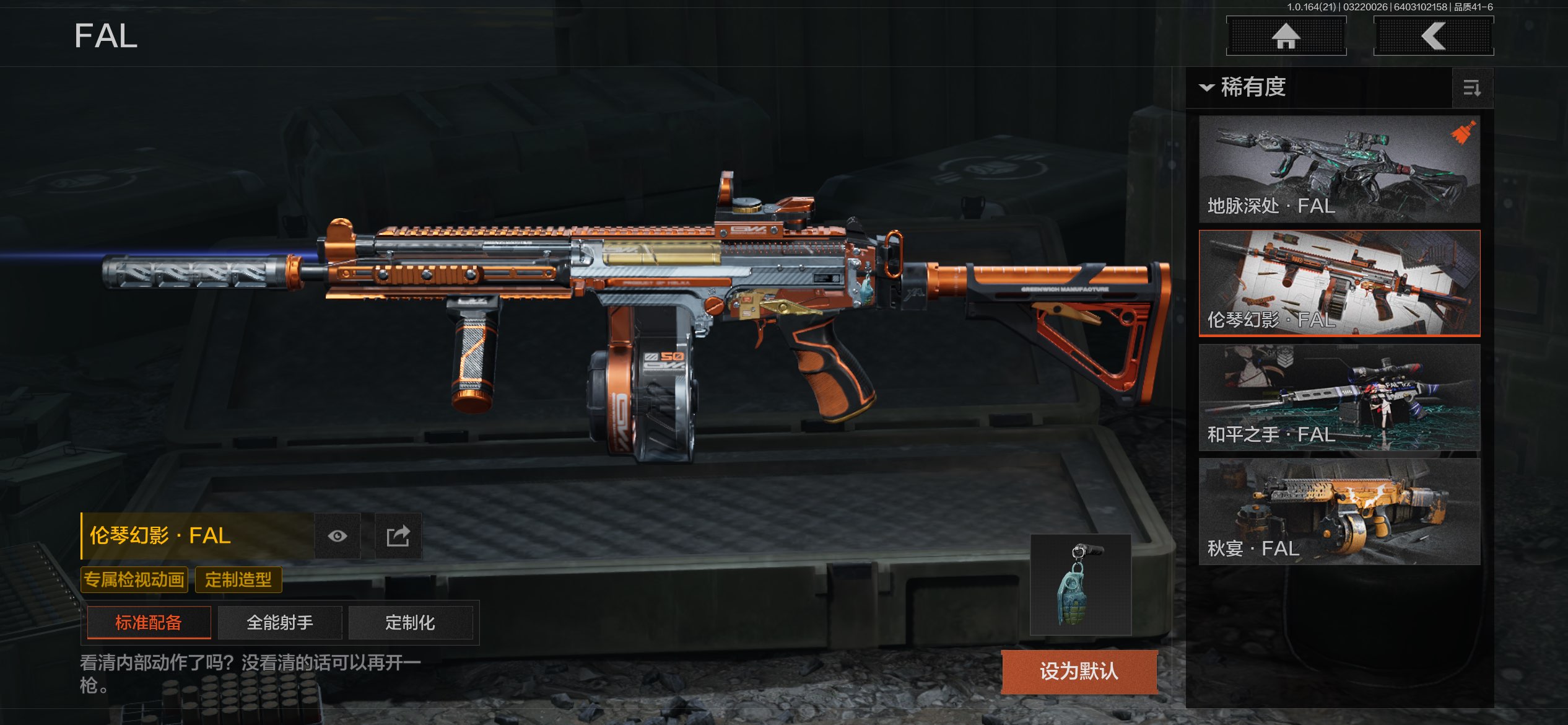The width and height of the screenshot is (1568, 725).
Task: Select the 地脉深处 · FAL skin
Action: click(1339, 169)
